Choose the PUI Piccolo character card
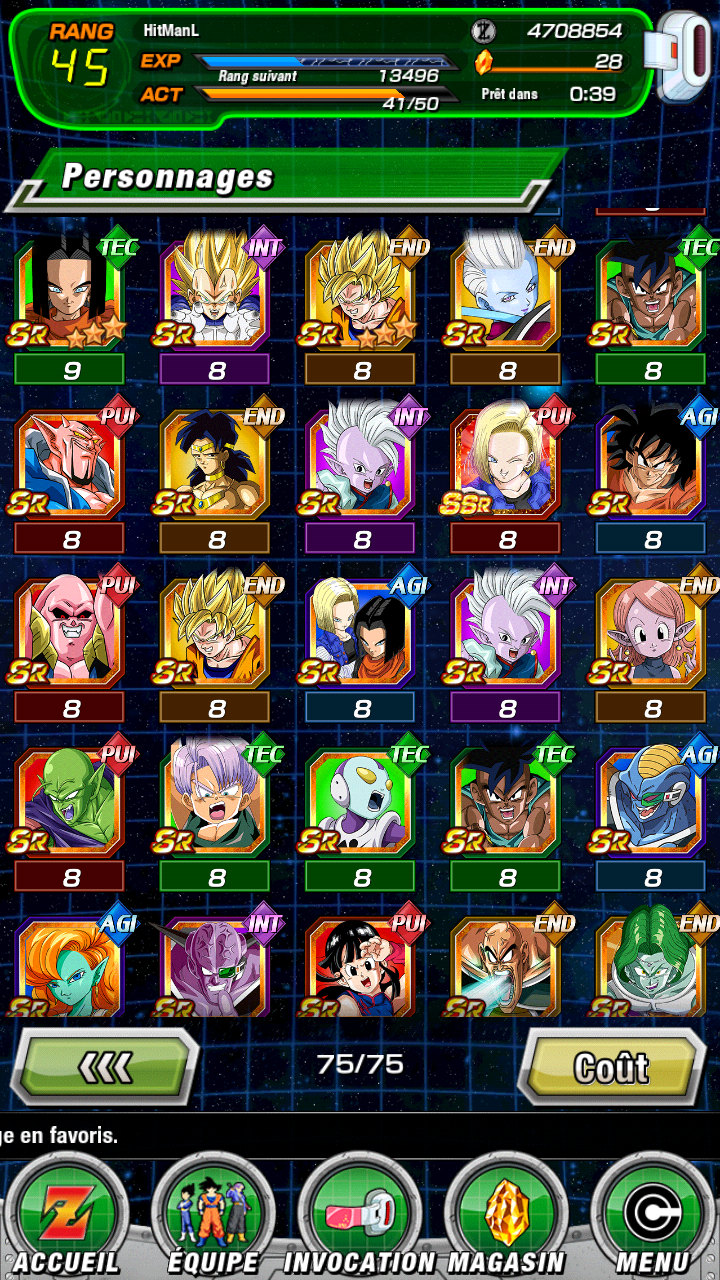The width and height of the screenshot is (720, 1280). pos(70,802)
